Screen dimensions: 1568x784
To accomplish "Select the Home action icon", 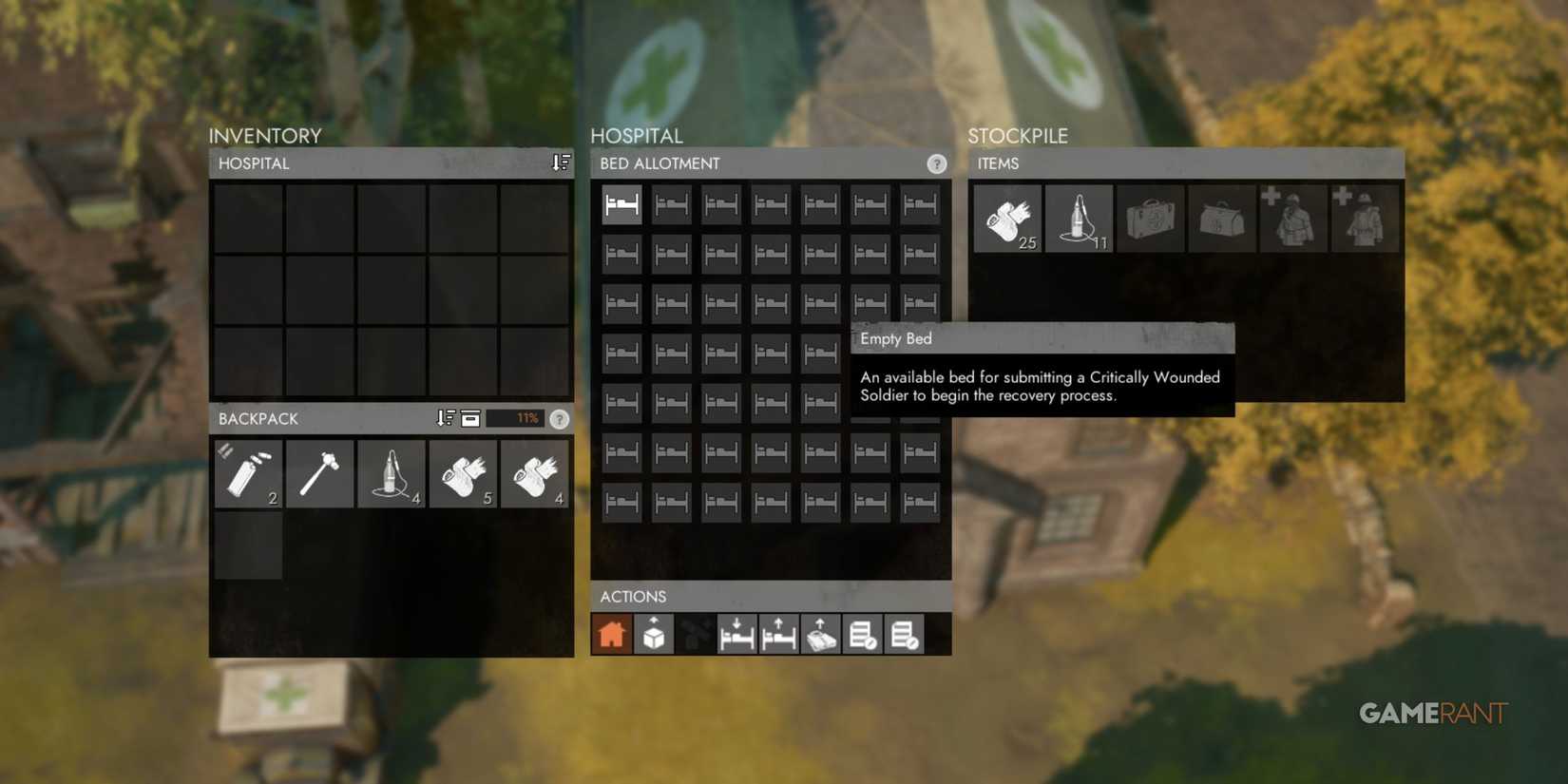I will (x=611, y=634).
